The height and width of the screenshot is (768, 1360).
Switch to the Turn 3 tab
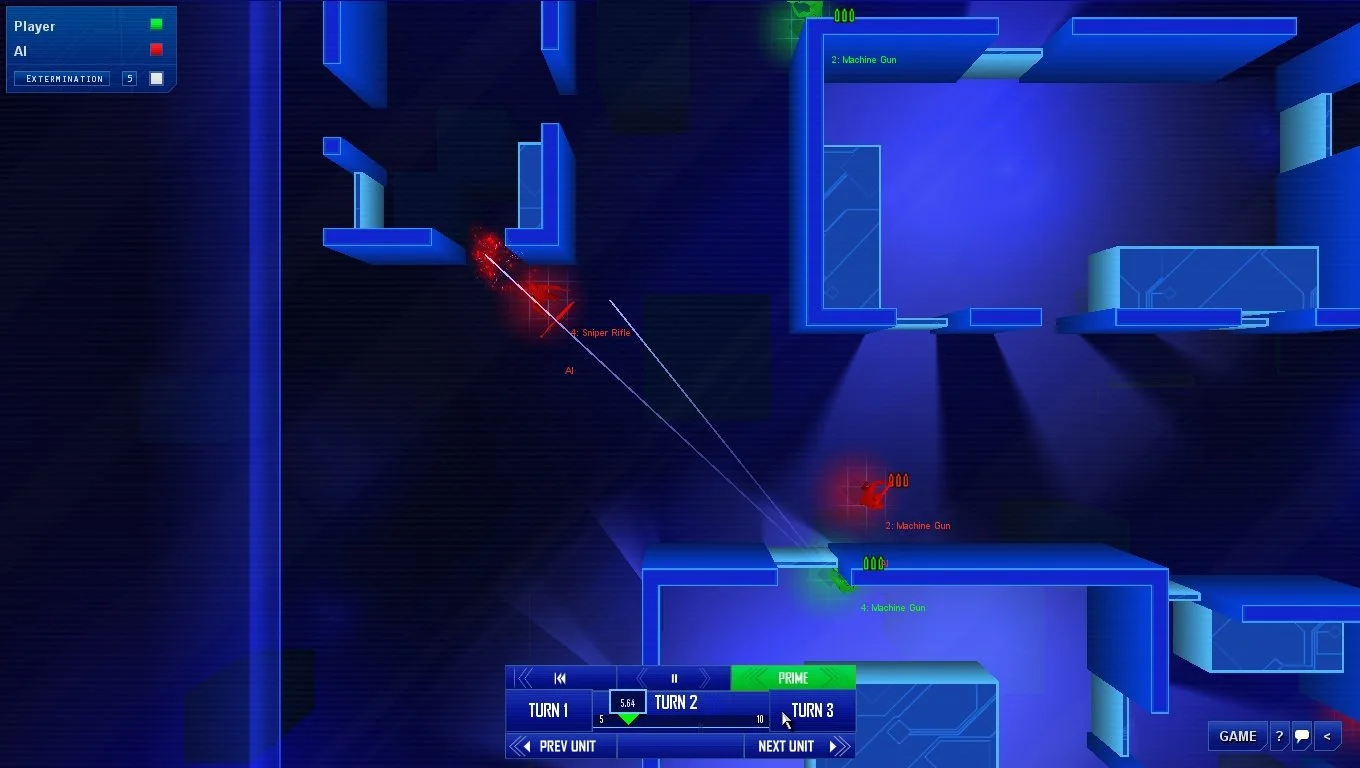812,709
